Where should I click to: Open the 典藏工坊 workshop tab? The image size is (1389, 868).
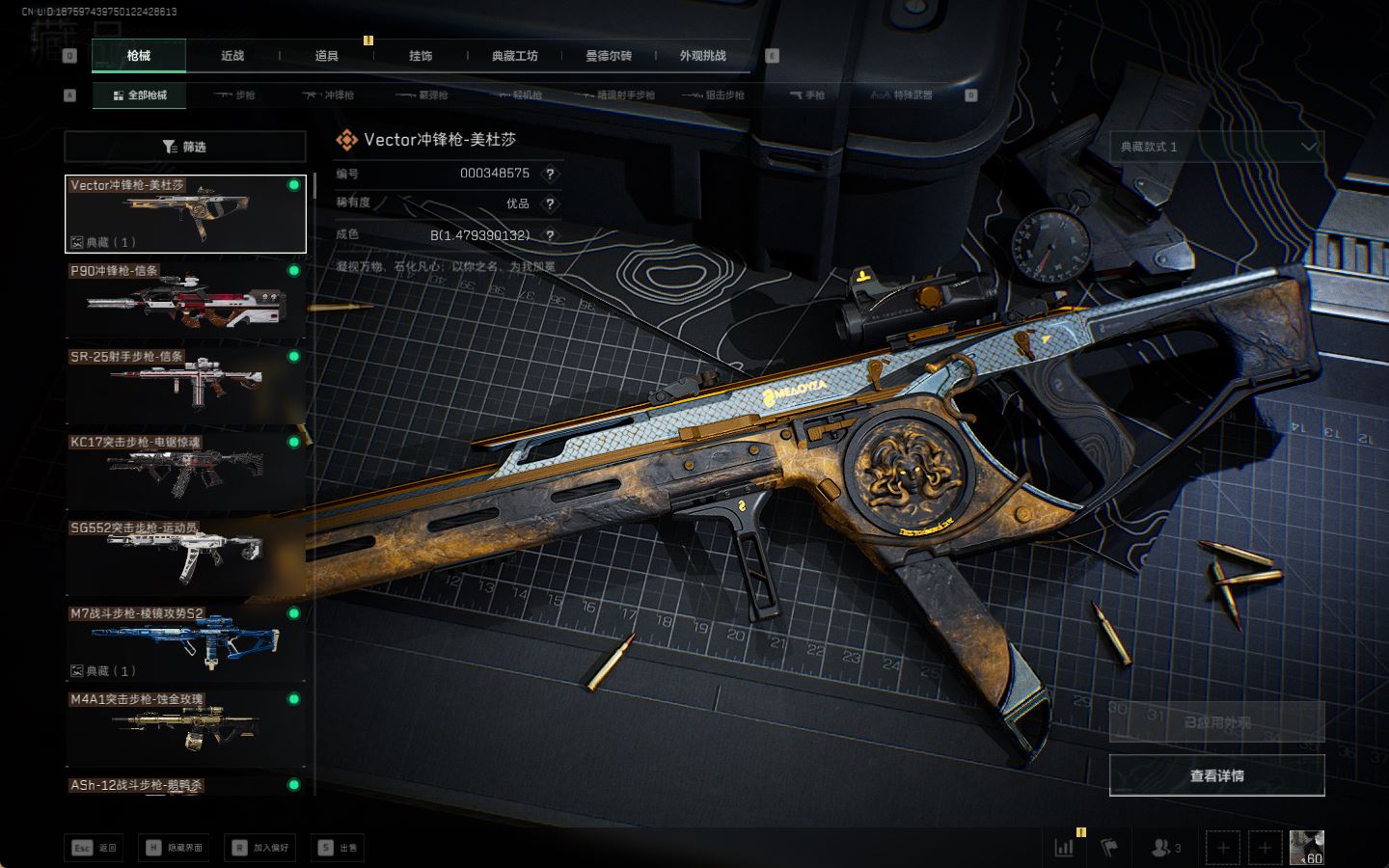click(514, 56)
